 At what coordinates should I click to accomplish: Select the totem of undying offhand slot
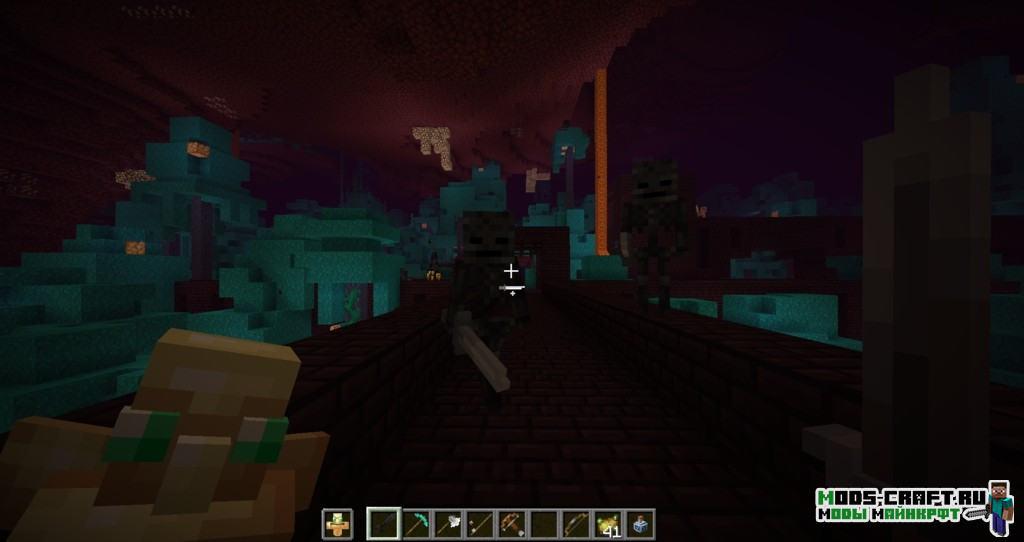(337, 522)
